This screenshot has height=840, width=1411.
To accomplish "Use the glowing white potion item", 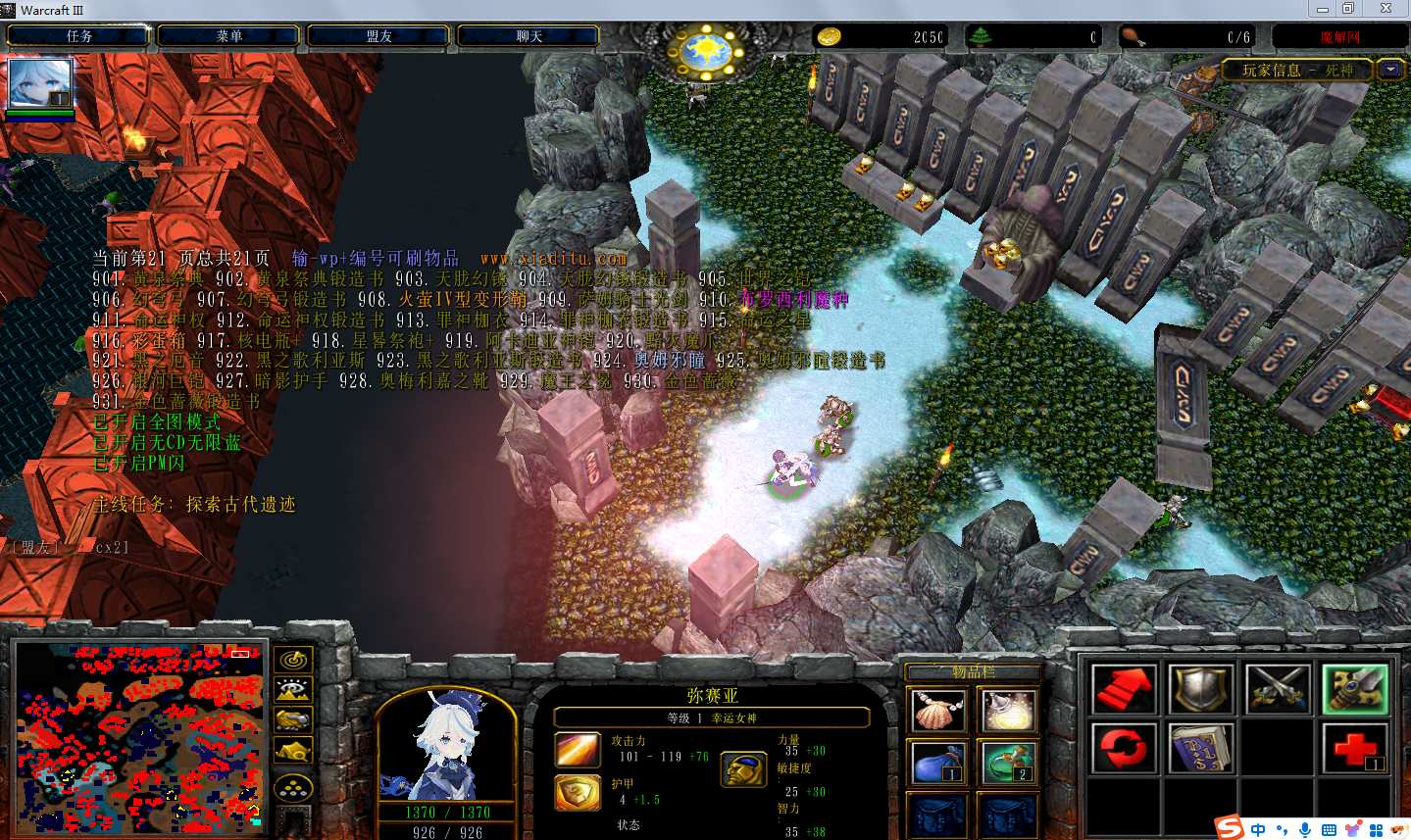I will 1007,710.
